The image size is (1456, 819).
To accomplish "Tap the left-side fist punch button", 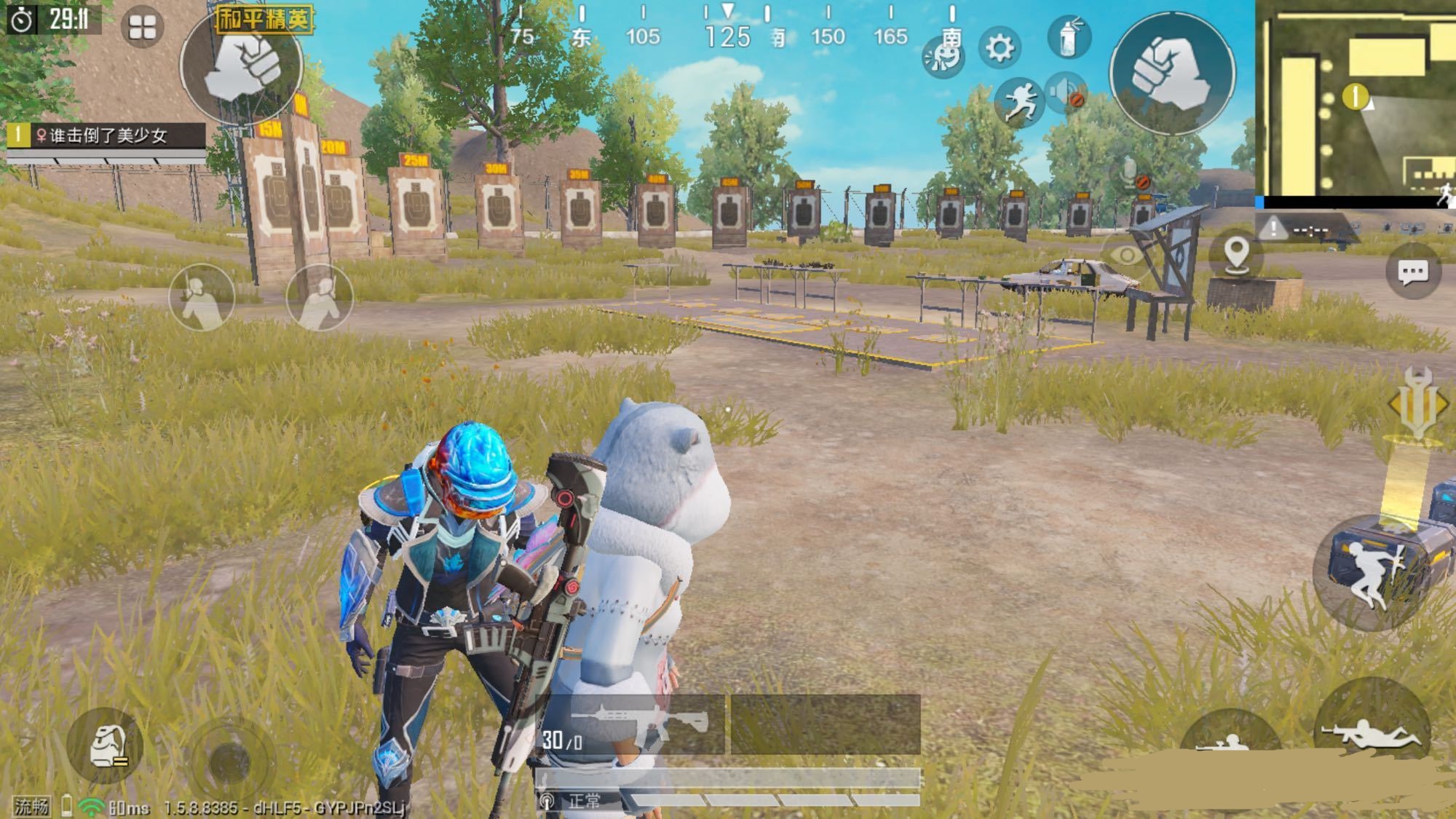I will [x=241, y=65].
